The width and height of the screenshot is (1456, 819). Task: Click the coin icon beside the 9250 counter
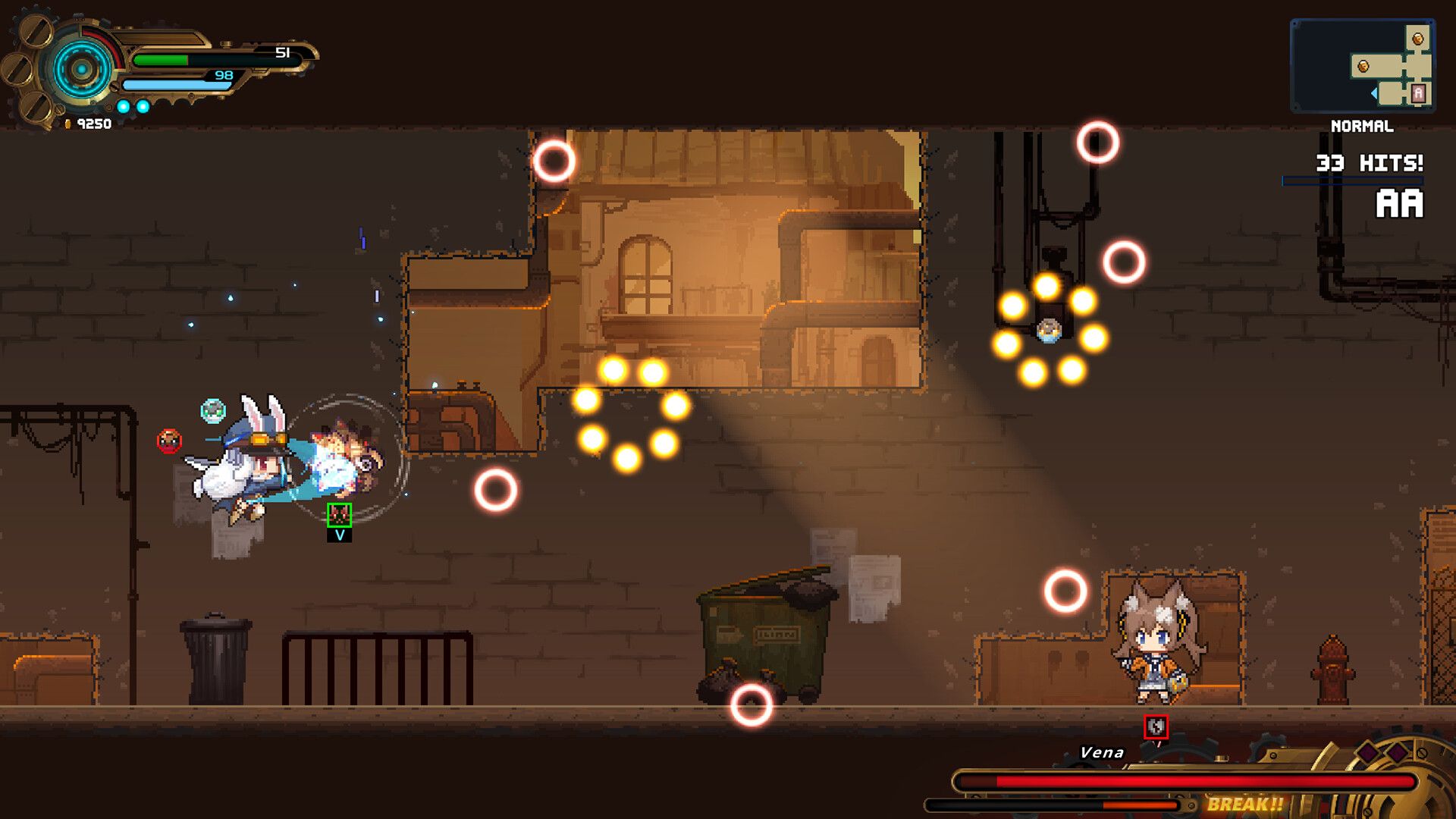tap(68, 123)
